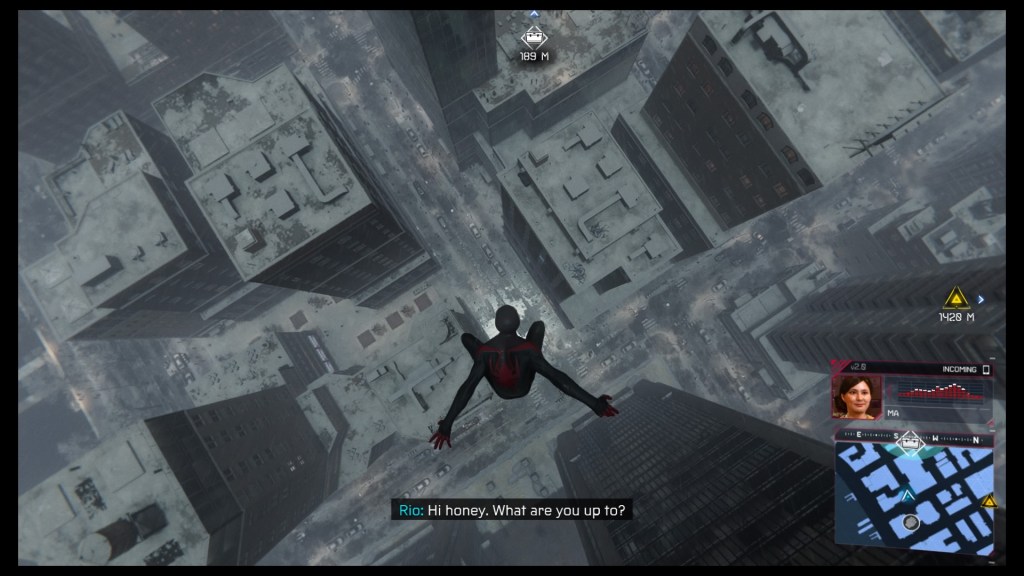
Task: Click the yellow triangle marker on the minimap edge
Action: pos(988,502)
